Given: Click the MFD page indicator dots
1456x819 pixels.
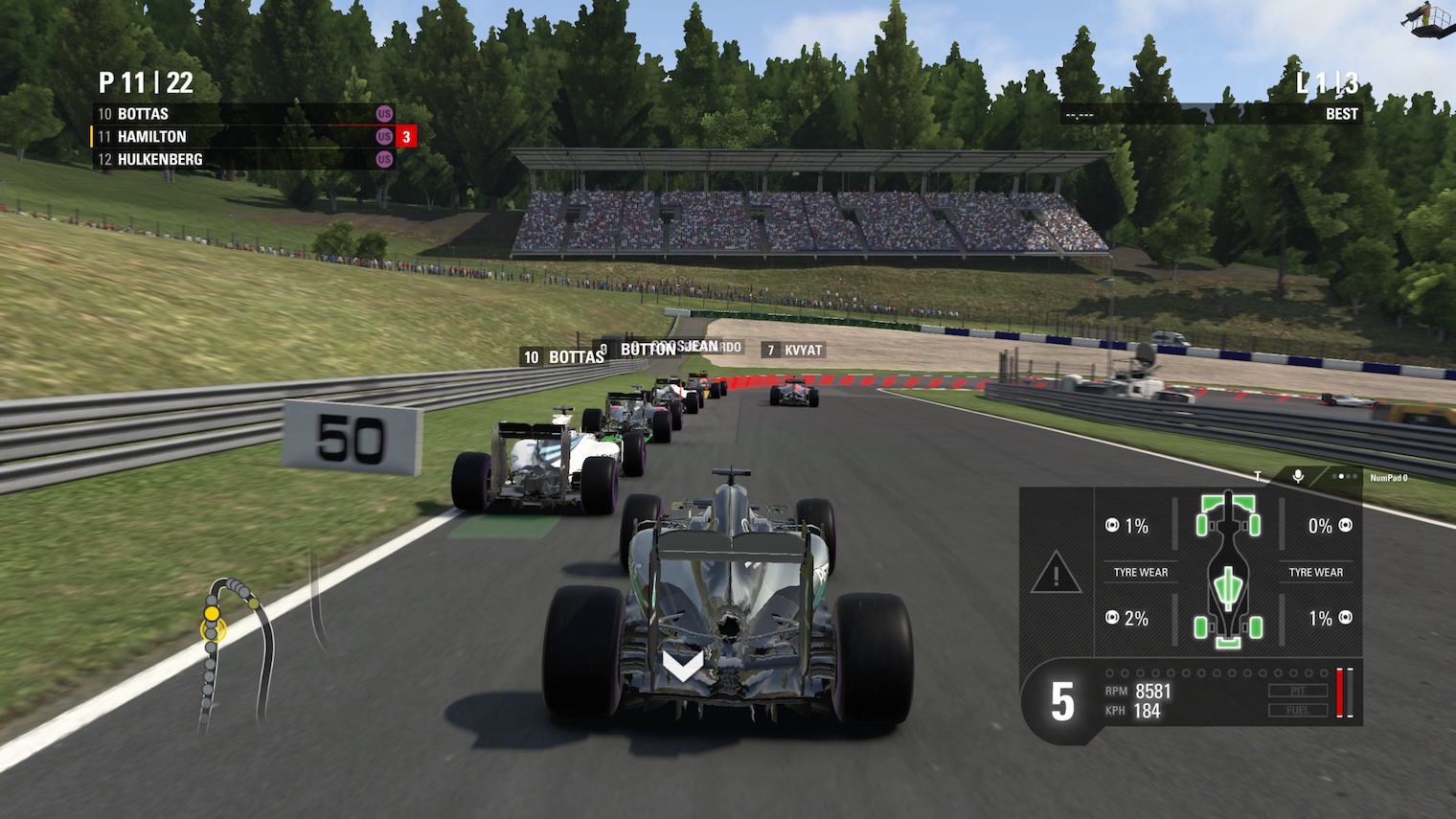Looking at the screenshot, I should [1345, 476].
